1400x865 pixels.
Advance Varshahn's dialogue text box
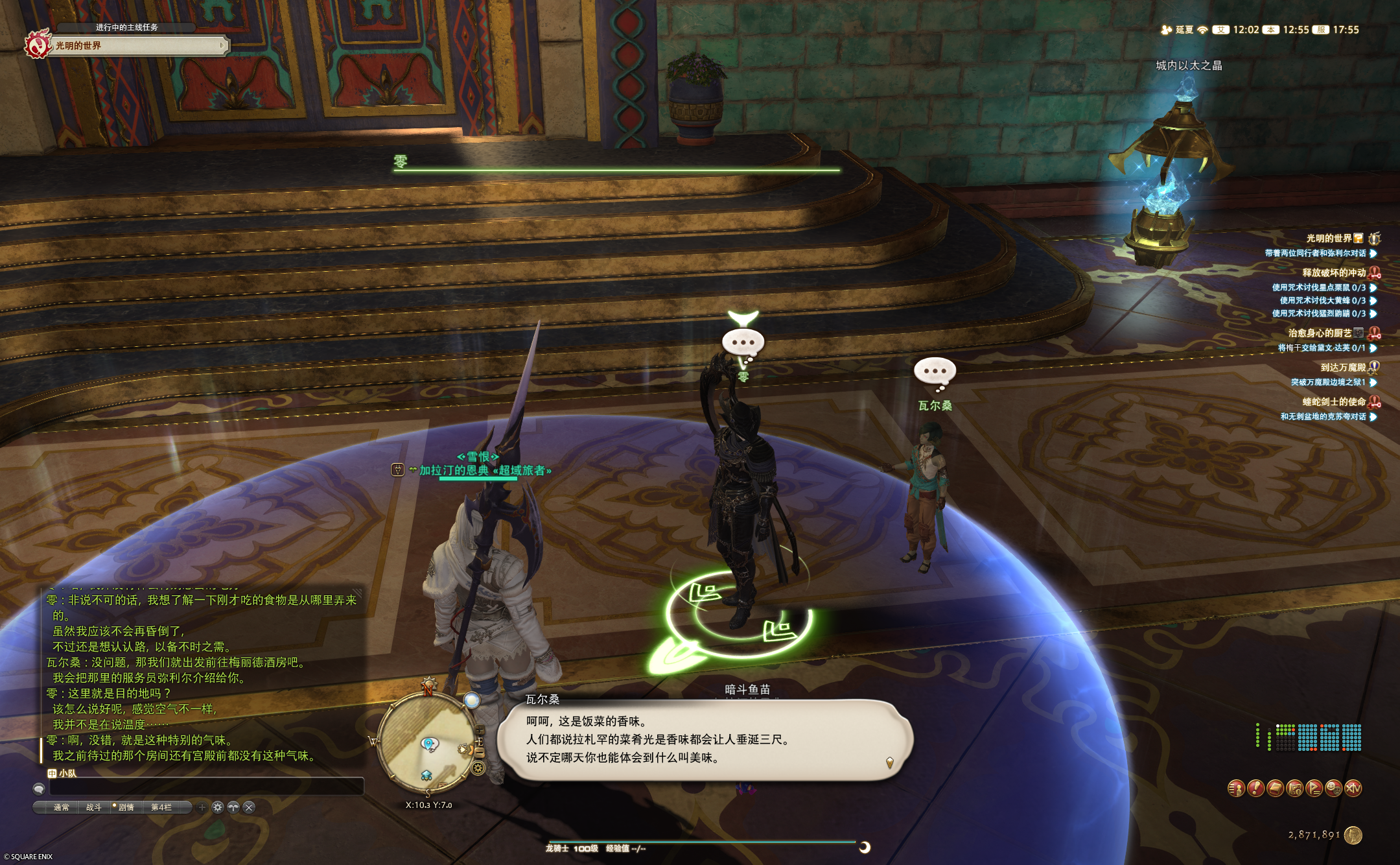705,740
